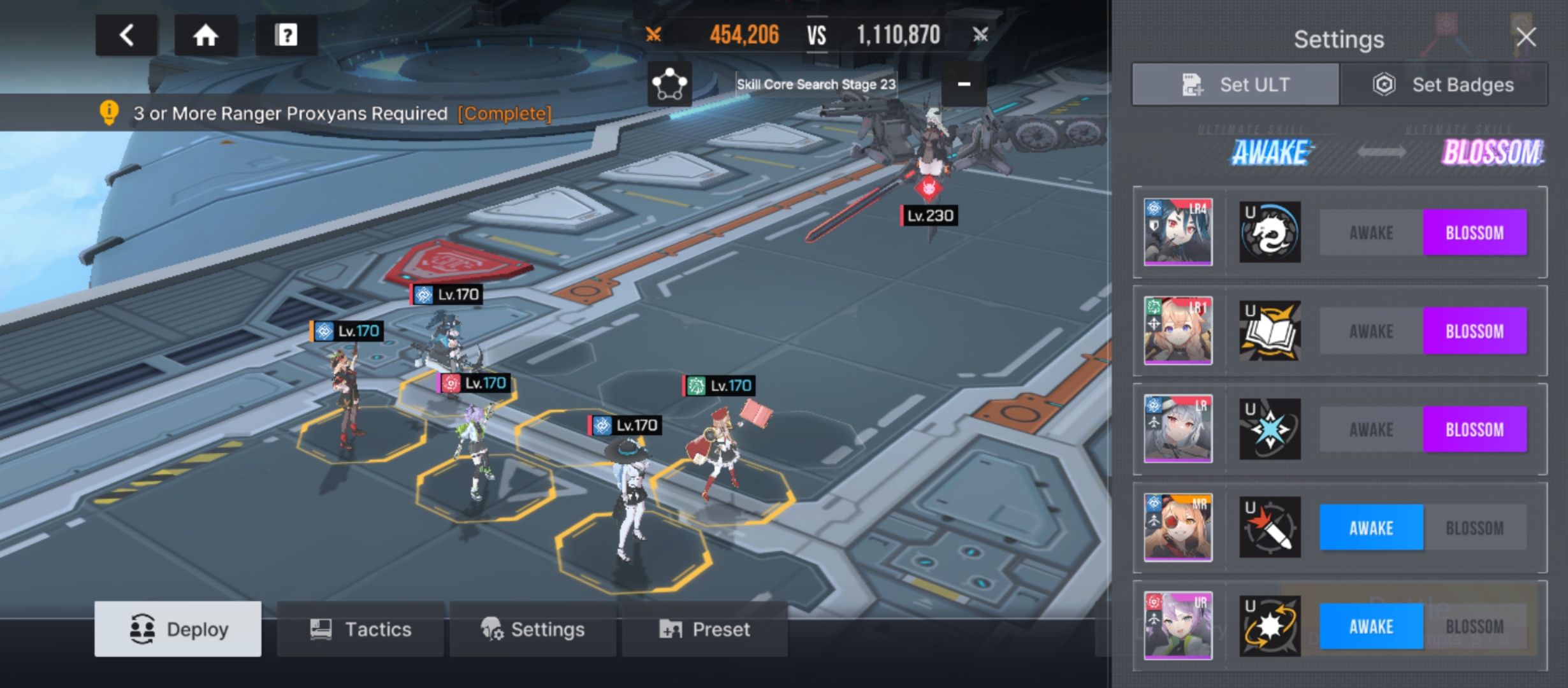Select the dragon ultimate skill icon
Viewport: 1568px width, 688px height.
pyautogui.click(x=1270, y=233)
